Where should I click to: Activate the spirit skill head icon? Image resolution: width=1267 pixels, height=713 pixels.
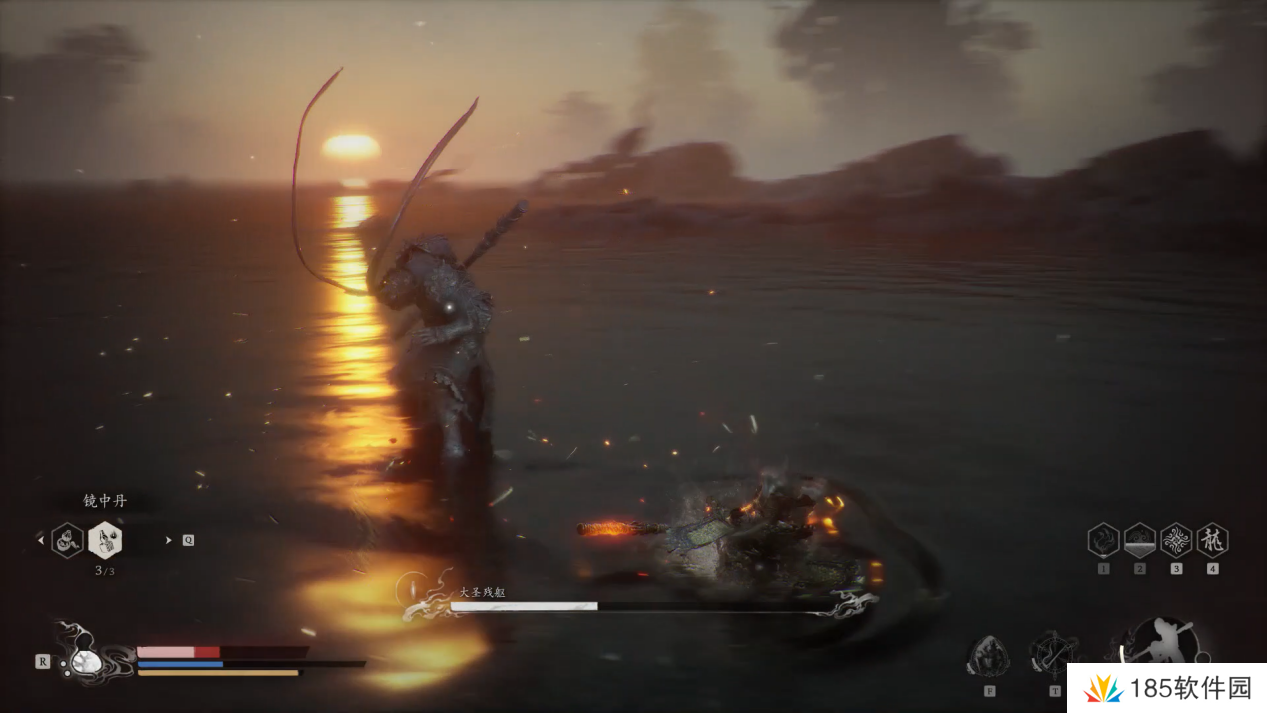[x=988, y=656]
